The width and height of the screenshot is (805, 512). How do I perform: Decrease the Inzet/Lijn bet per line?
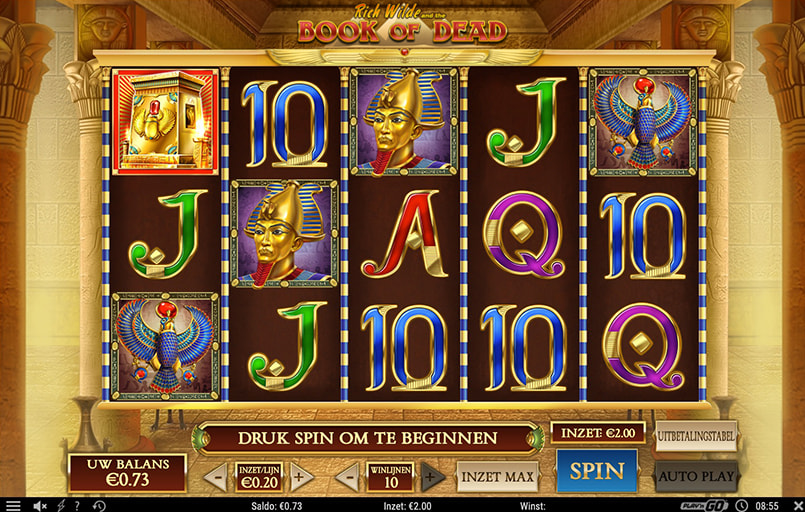215,477
